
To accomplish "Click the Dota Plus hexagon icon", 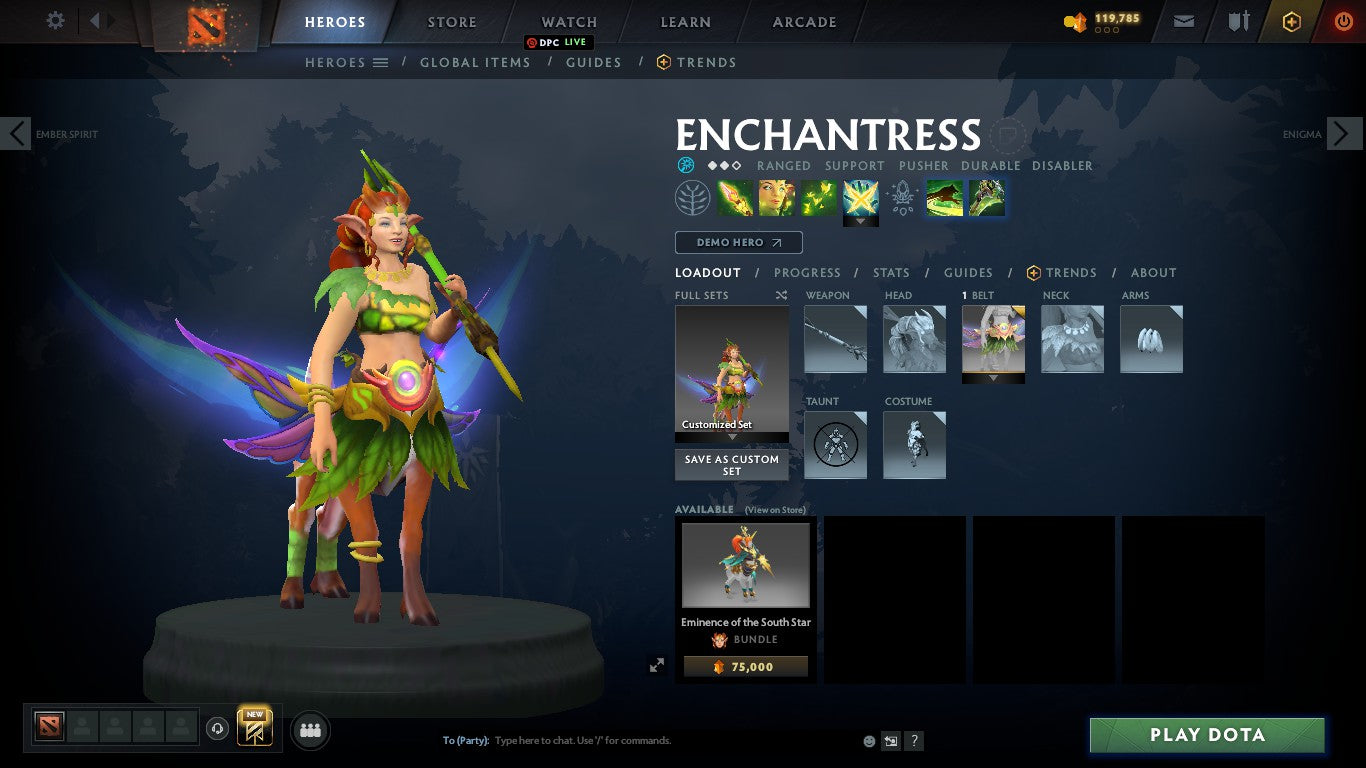I will coord(1290,20).
